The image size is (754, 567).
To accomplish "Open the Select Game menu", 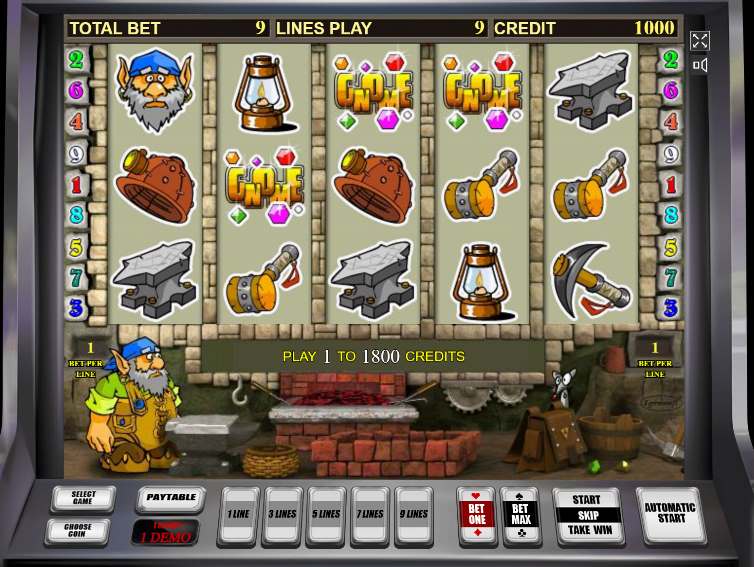I will point(83,499).
